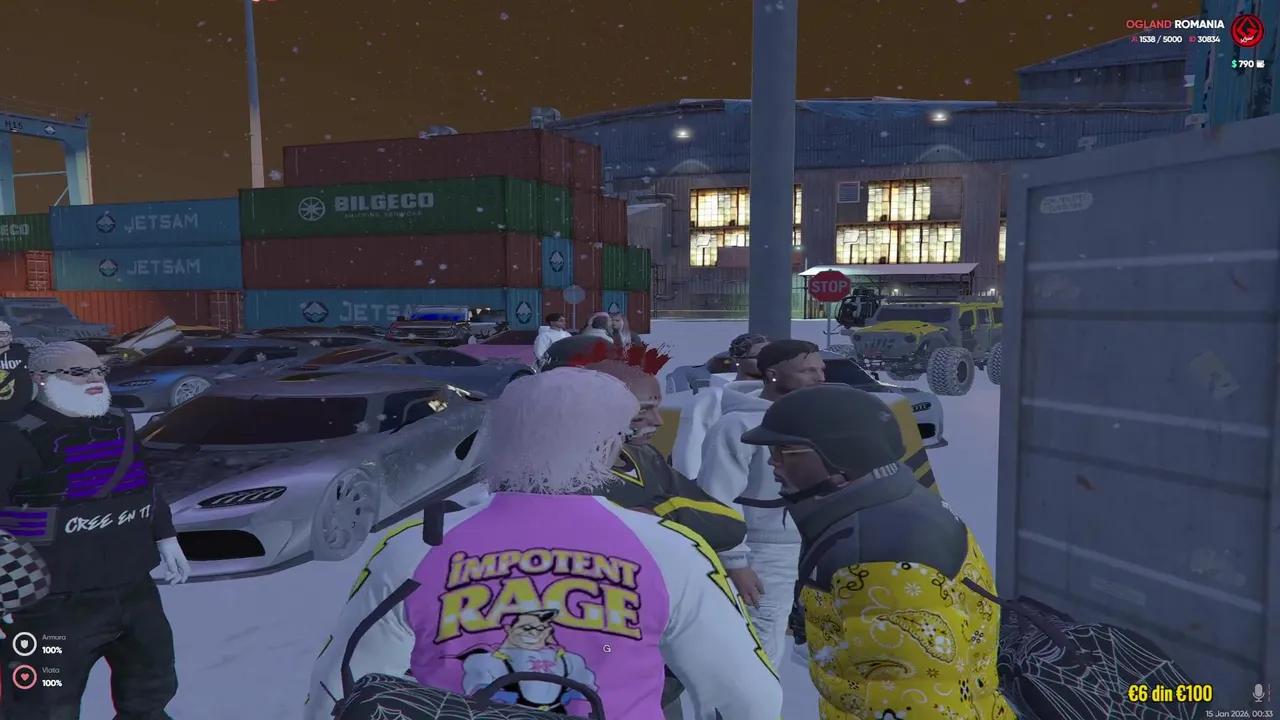Click the ID number 30834
This screenshot has width=1280, height=720.
pos(1209,39)
